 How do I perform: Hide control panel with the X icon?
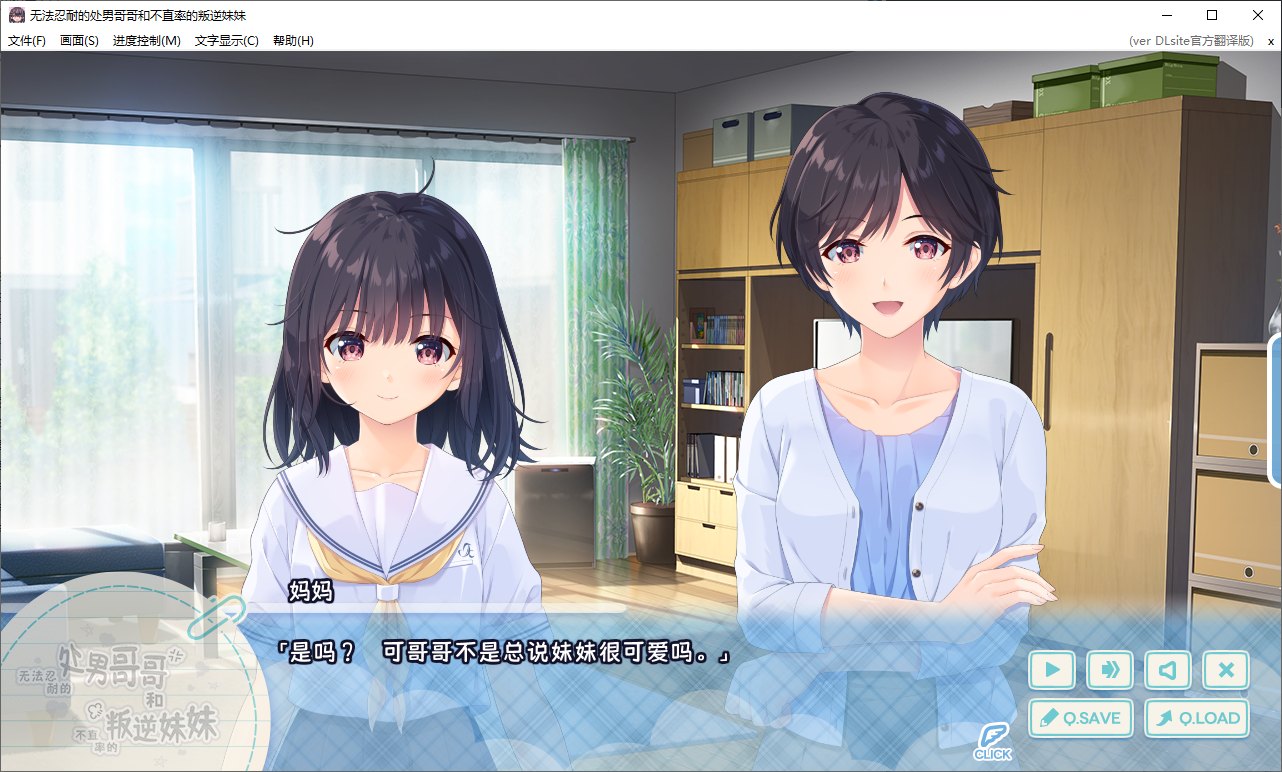1226,671
